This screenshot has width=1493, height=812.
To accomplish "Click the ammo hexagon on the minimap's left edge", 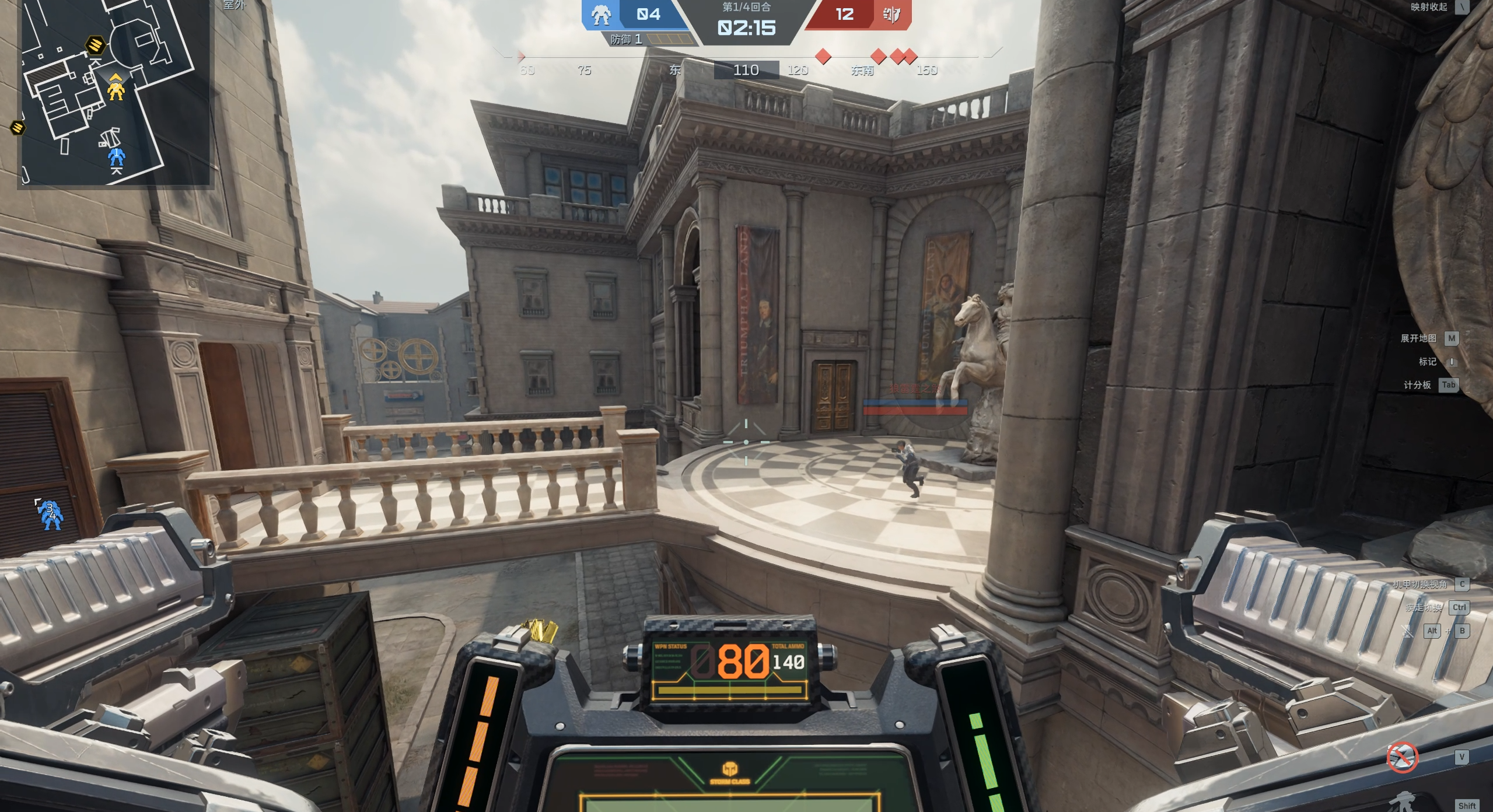I will pyautogui.click(x=18, y=127).
